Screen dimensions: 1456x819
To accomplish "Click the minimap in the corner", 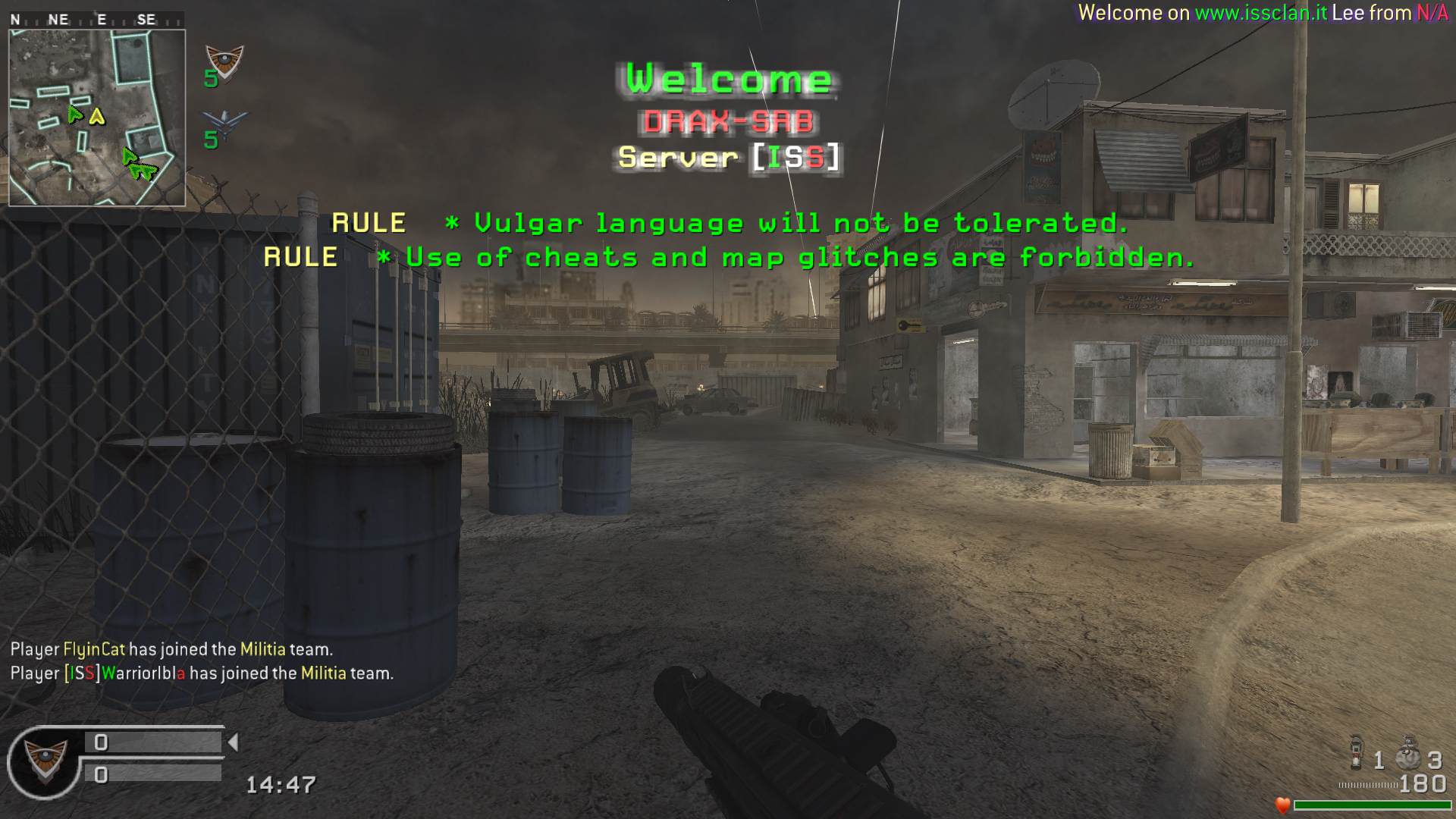I will pos(97,118).
